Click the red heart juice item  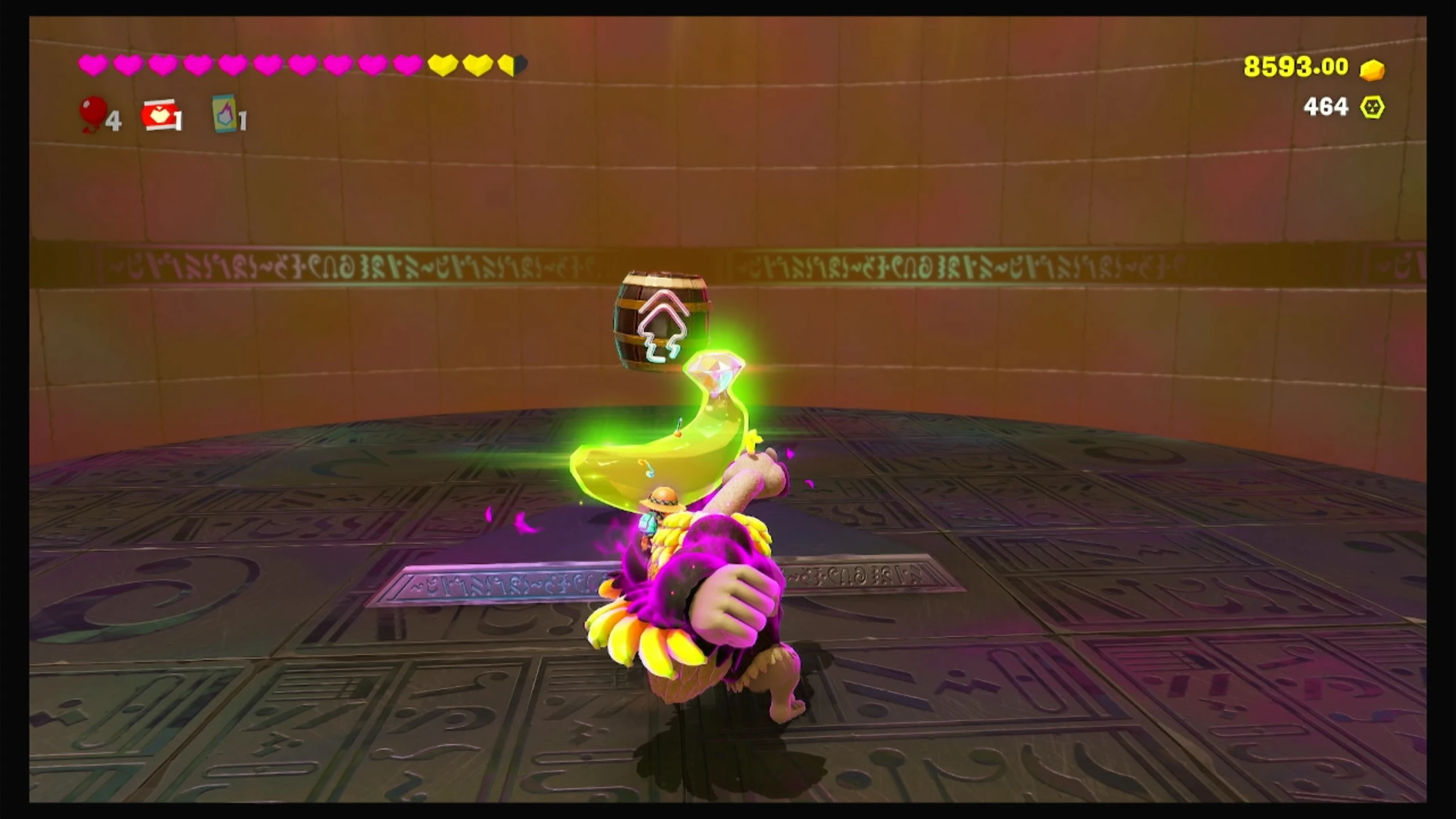[x=159, y=115]
